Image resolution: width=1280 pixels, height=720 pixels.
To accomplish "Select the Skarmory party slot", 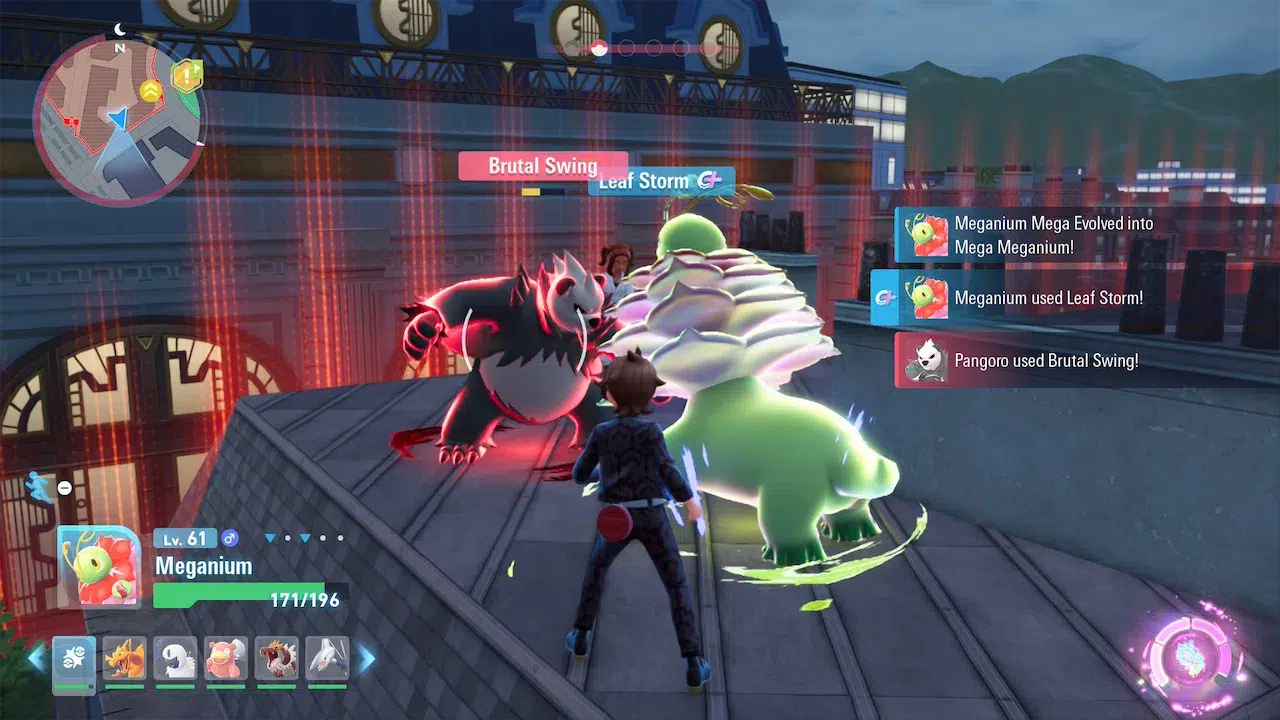I will click(328, 658).
